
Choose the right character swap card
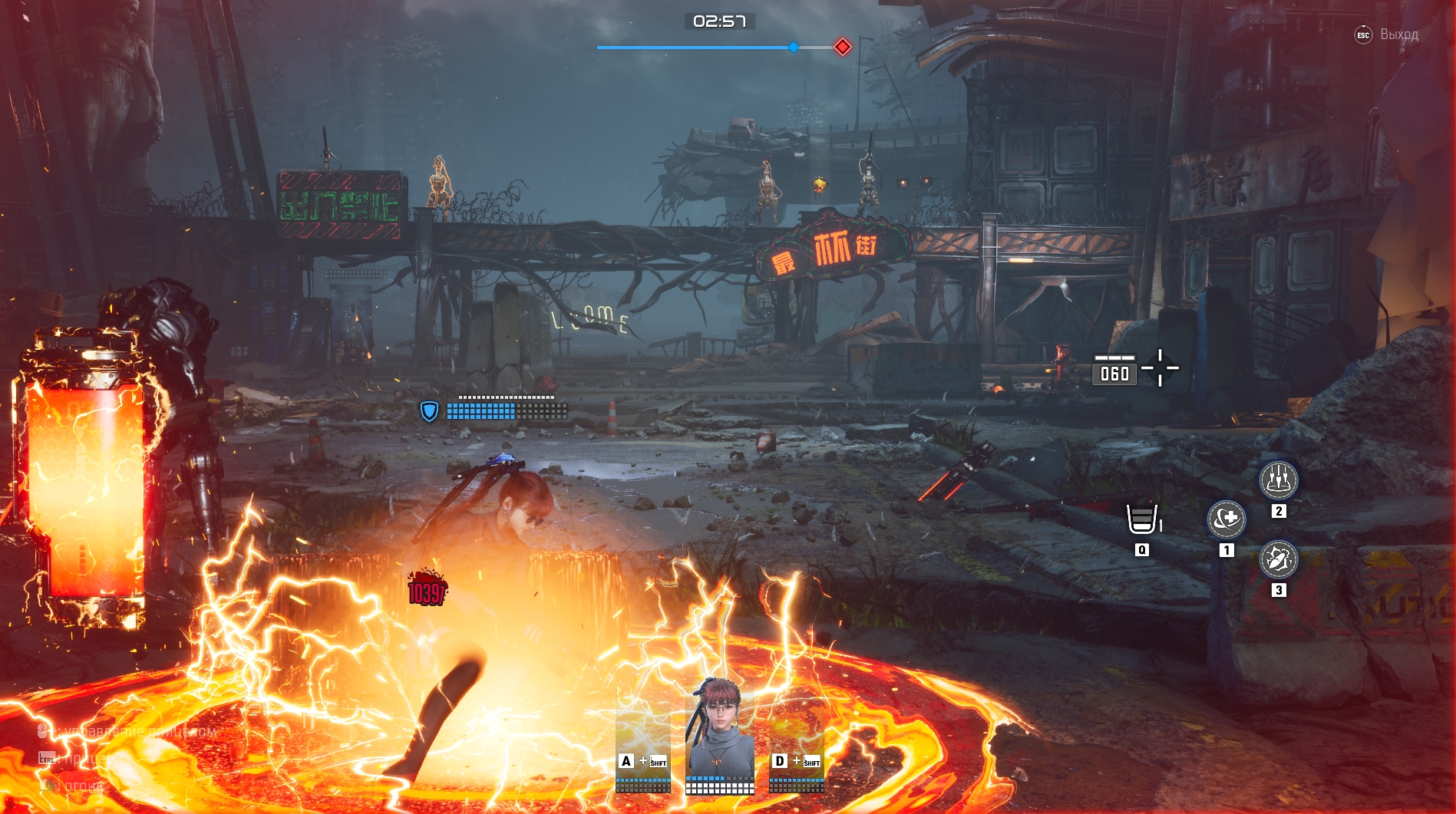tap(797, 748)
